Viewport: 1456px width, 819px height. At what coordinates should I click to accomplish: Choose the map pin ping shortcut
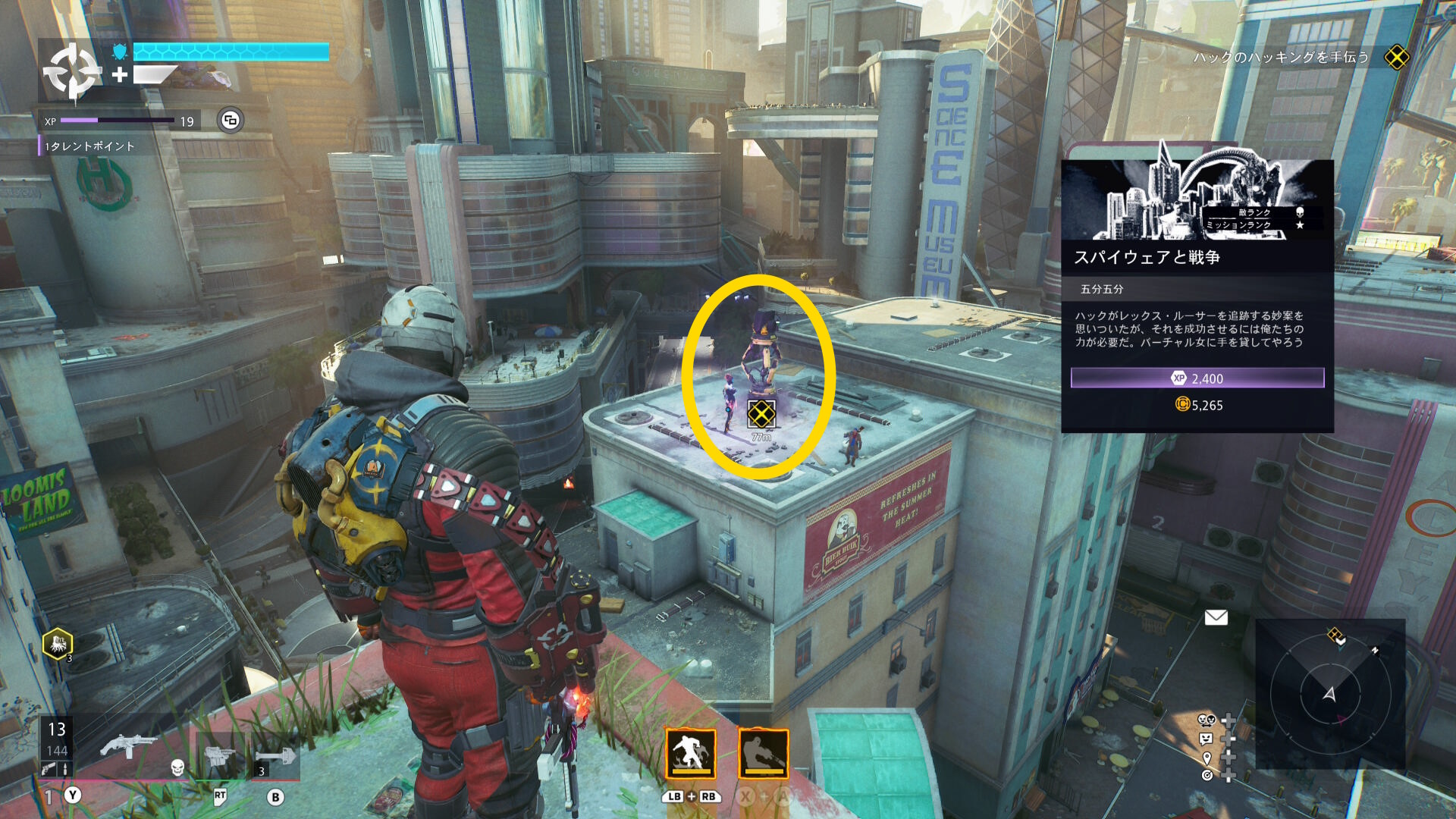pyautogui.click(x=1206, y=758)
